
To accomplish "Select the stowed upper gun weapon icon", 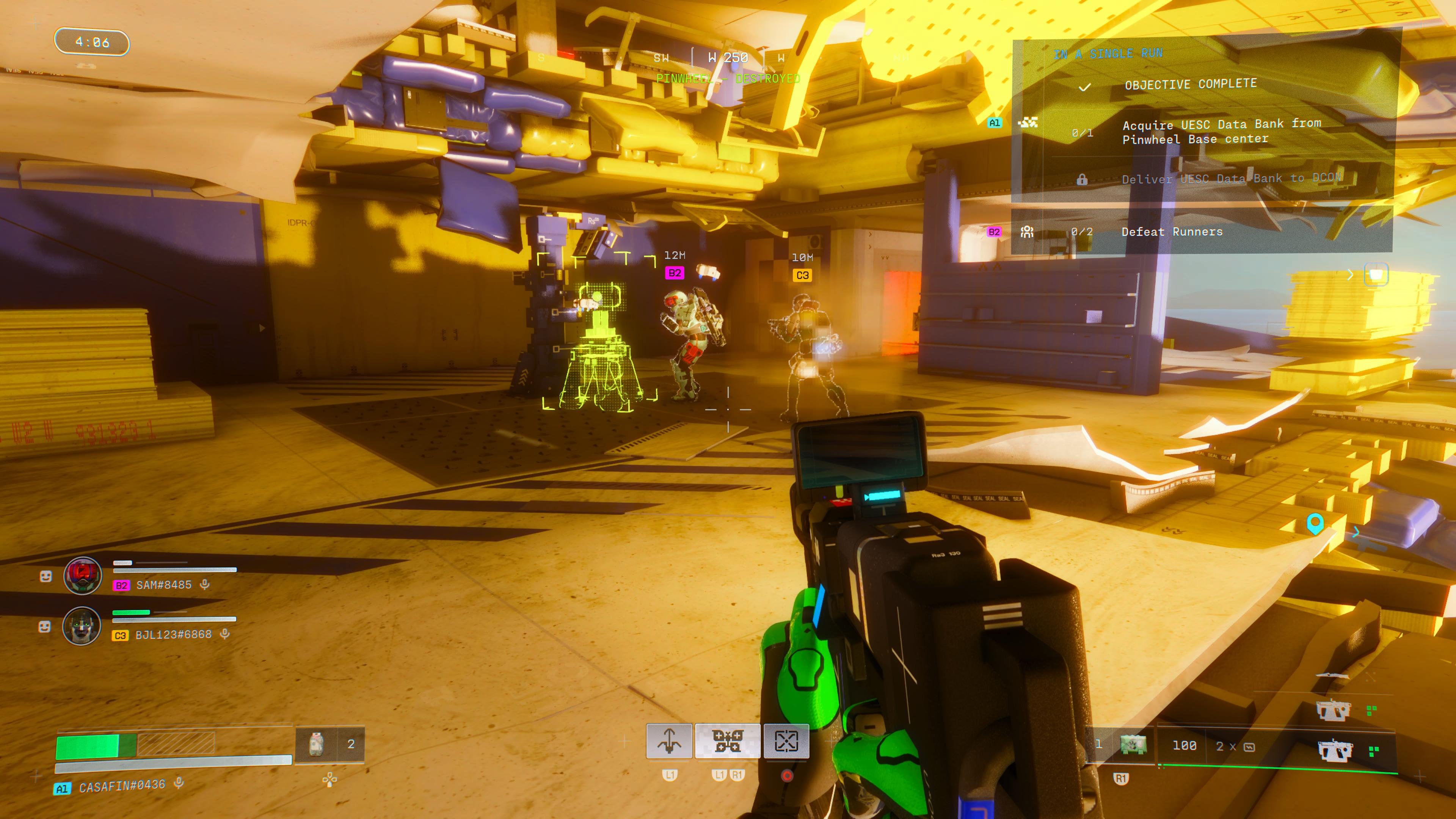I will point(1332,709).
